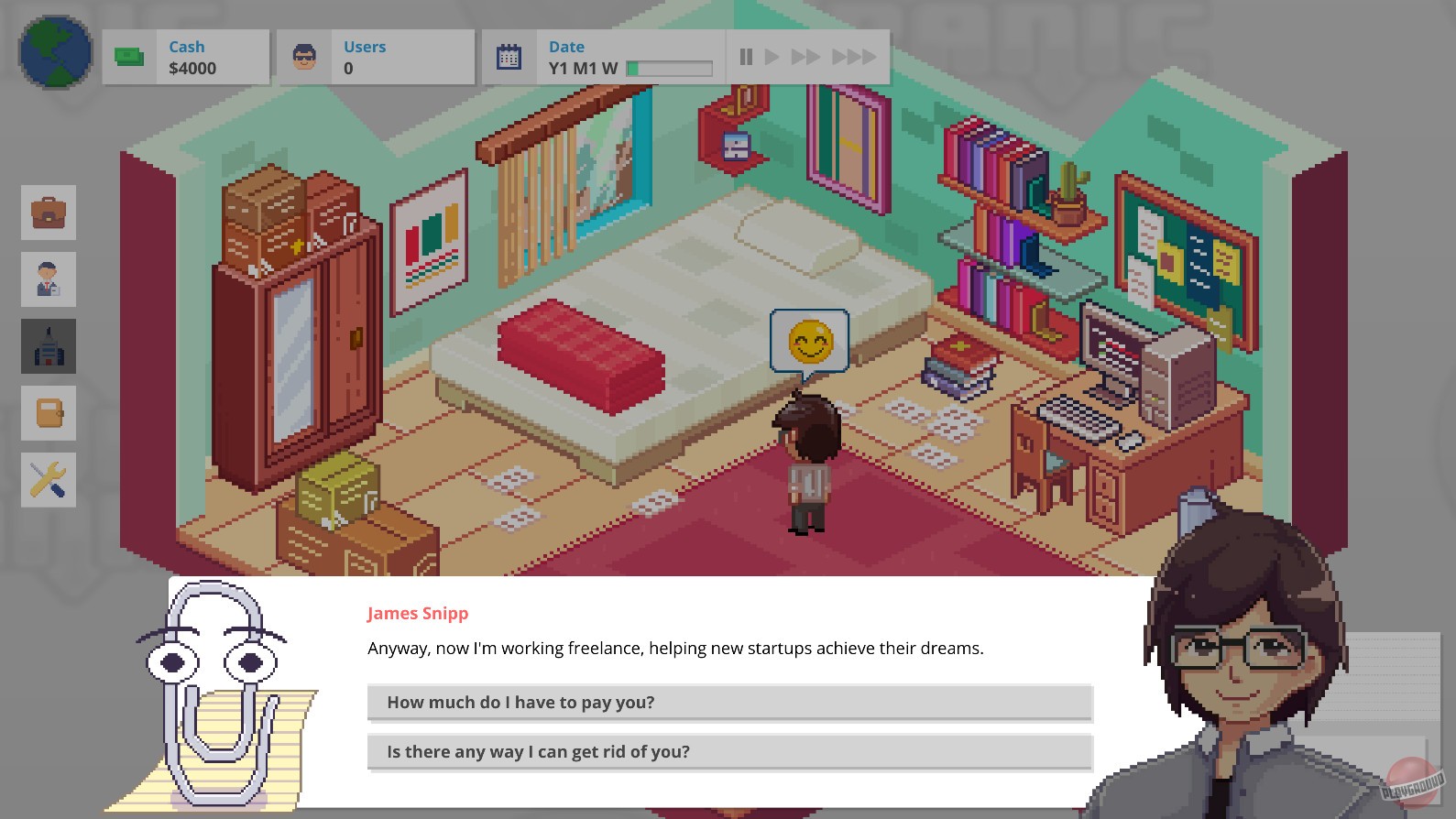Open the jobs briefcase panel
Screen dimensions: 1456x819
[48, 213]
